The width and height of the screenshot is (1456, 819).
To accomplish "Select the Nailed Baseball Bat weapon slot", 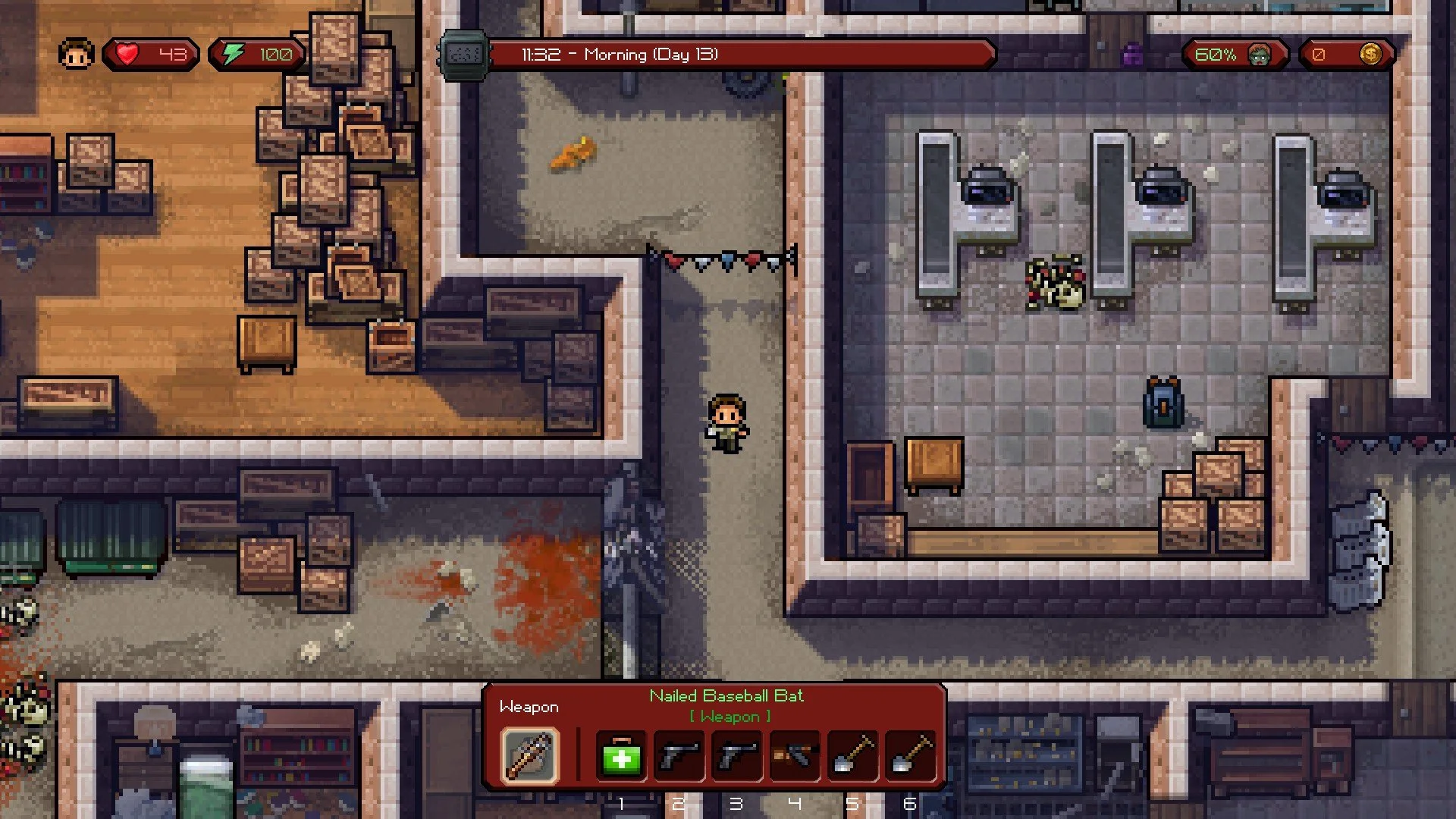I will pos(529,755).
